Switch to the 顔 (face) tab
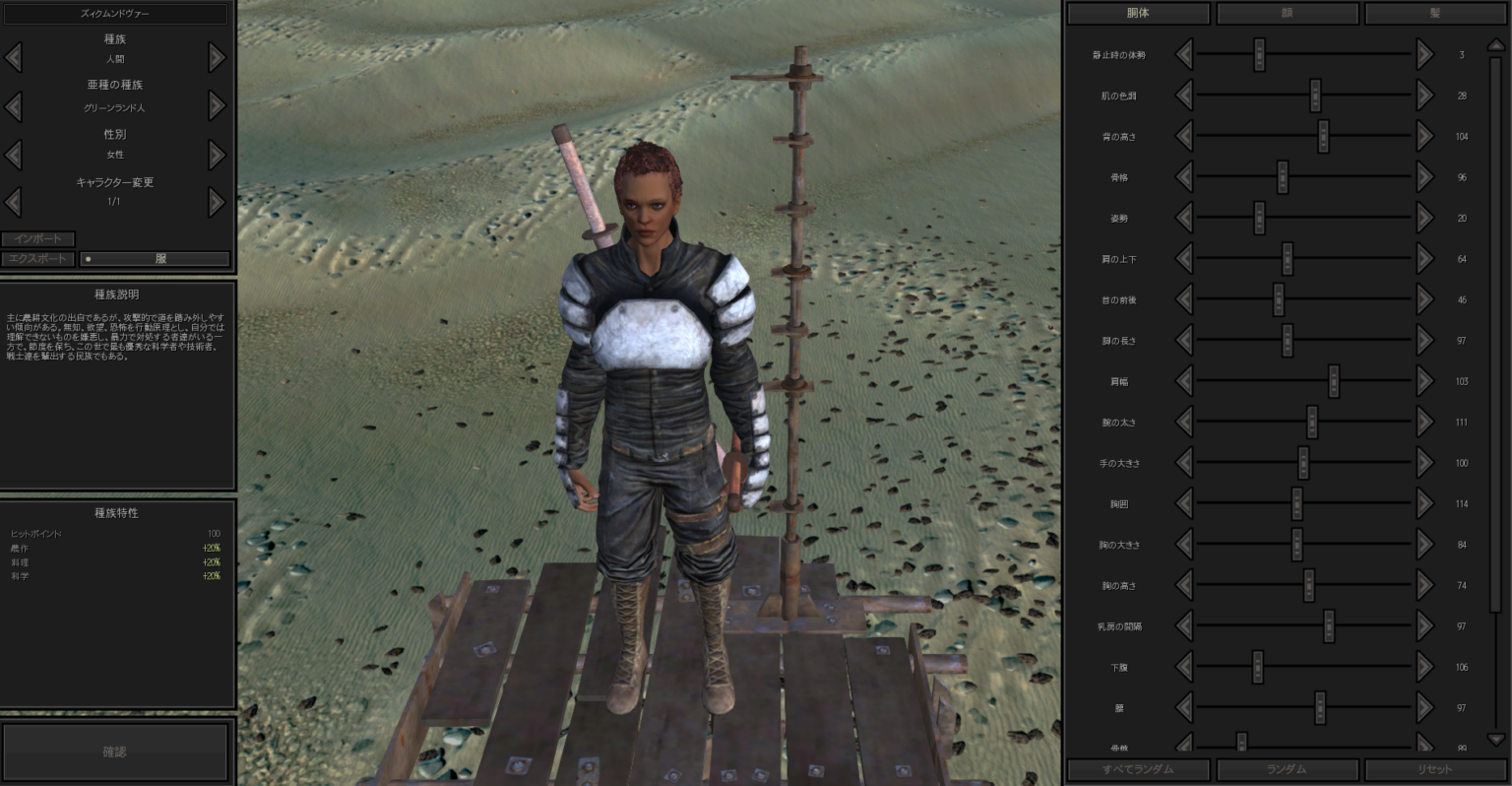Viewport: 1512px width, 786px height. pyautogui.click(x=1288, y=13)
